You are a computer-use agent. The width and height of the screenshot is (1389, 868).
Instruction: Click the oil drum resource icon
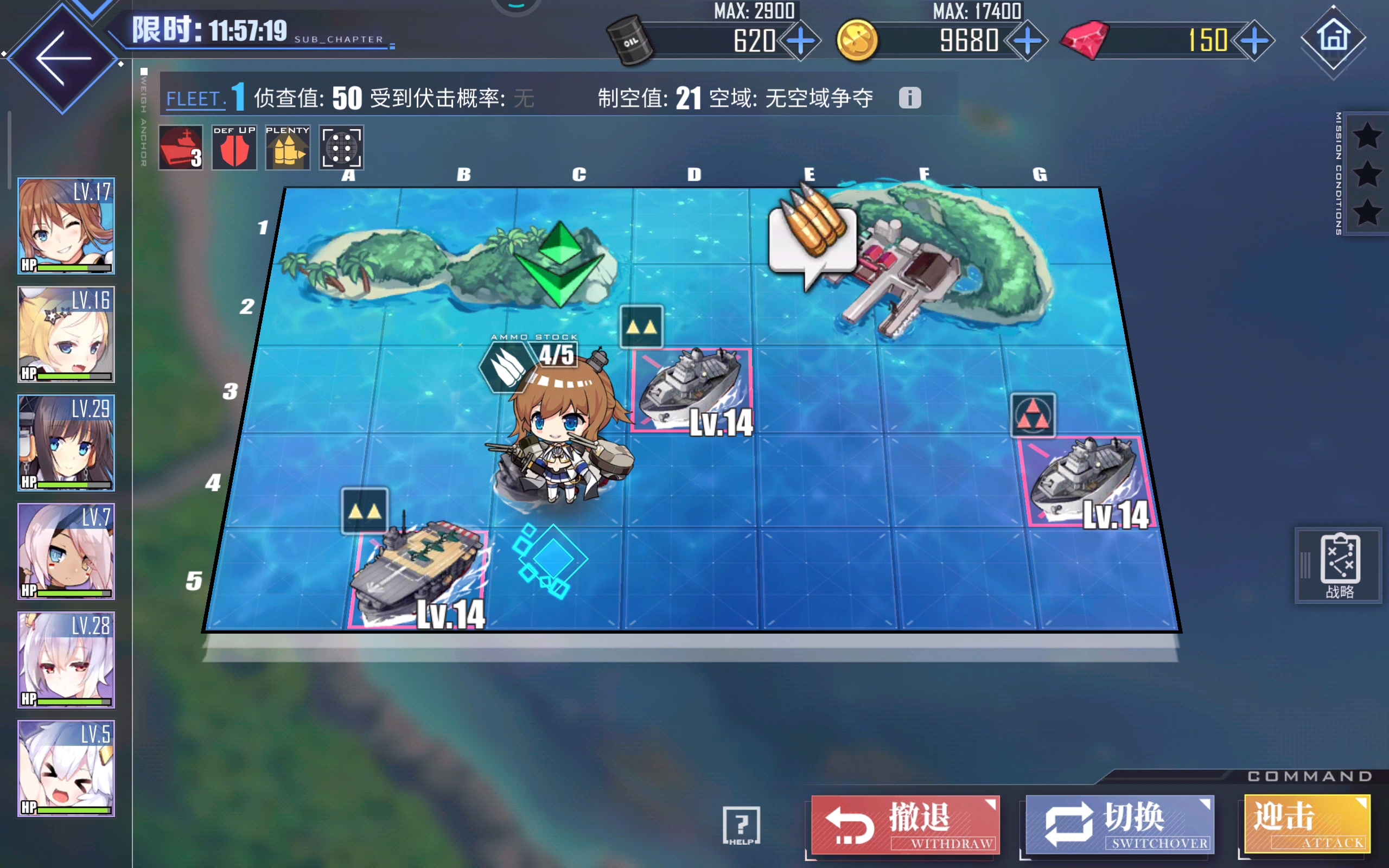[x=629, y=40]
